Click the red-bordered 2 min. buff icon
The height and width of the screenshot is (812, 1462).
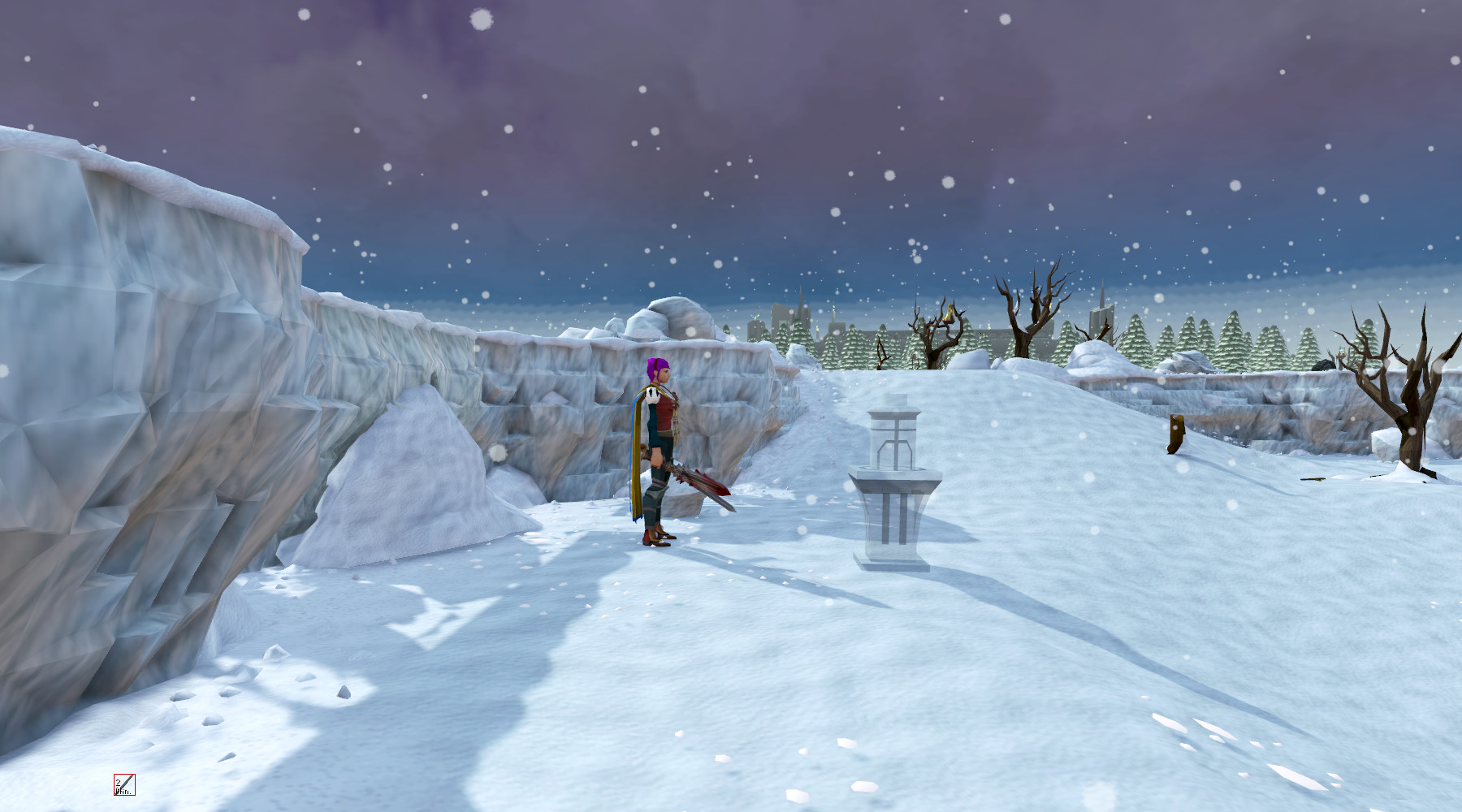(124, 784)
